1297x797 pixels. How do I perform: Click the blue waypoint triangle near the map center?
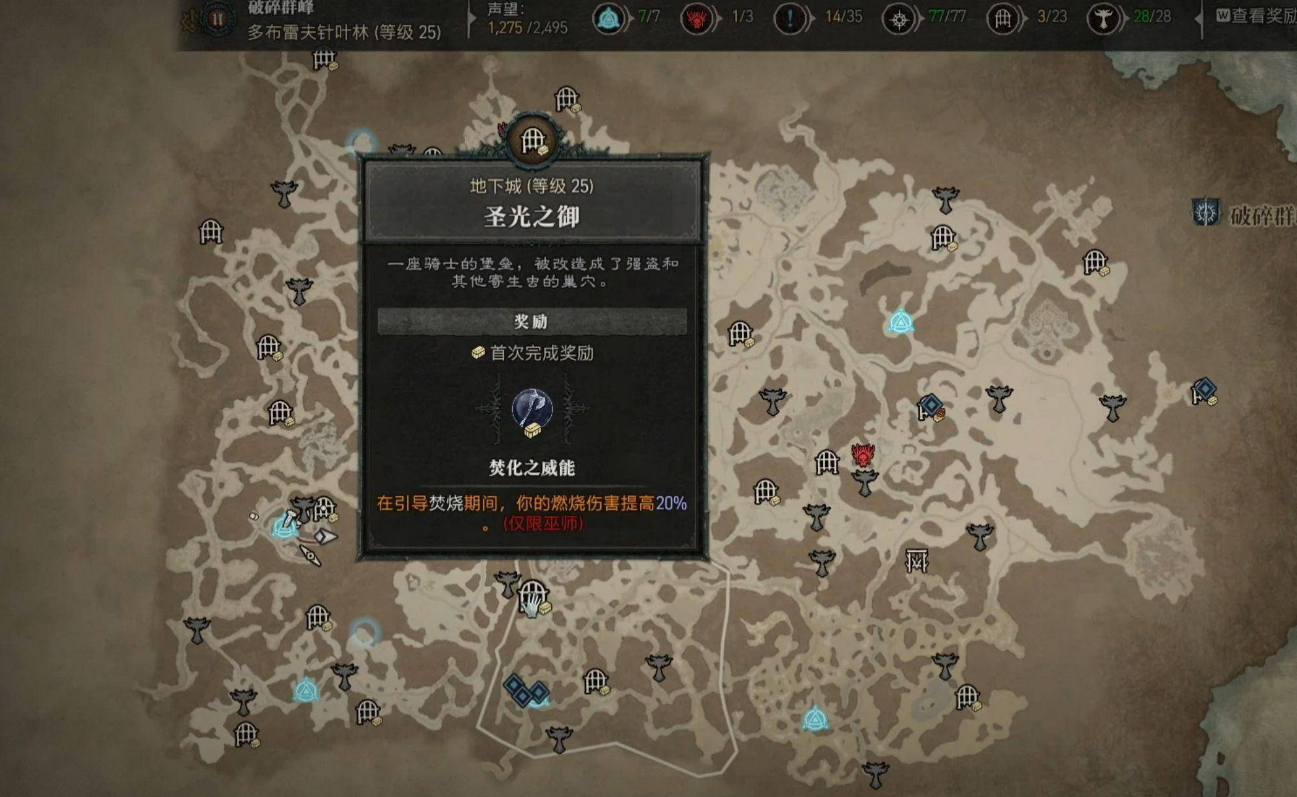click(x=901, y=322)
